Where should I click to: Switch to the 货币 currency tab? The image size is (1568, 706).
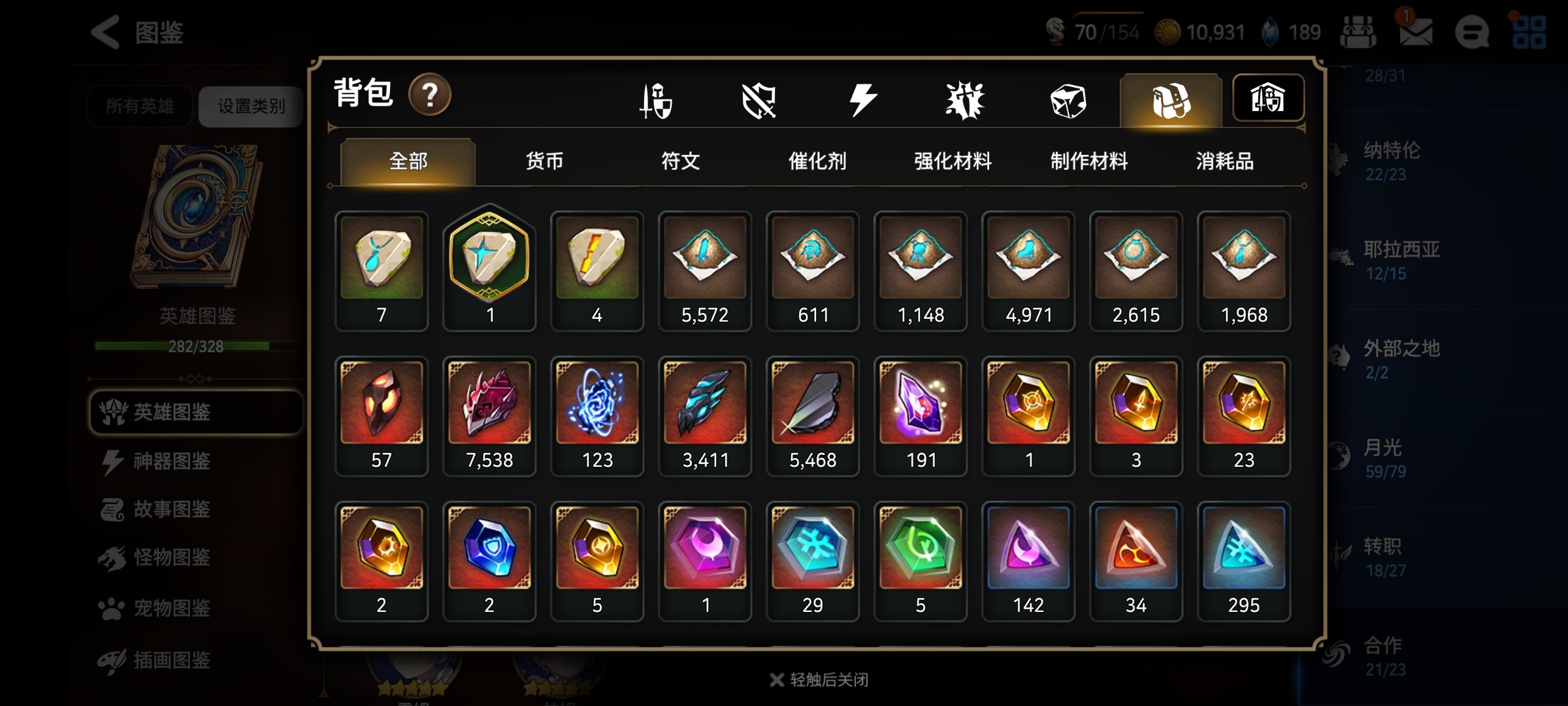point(544,161)
